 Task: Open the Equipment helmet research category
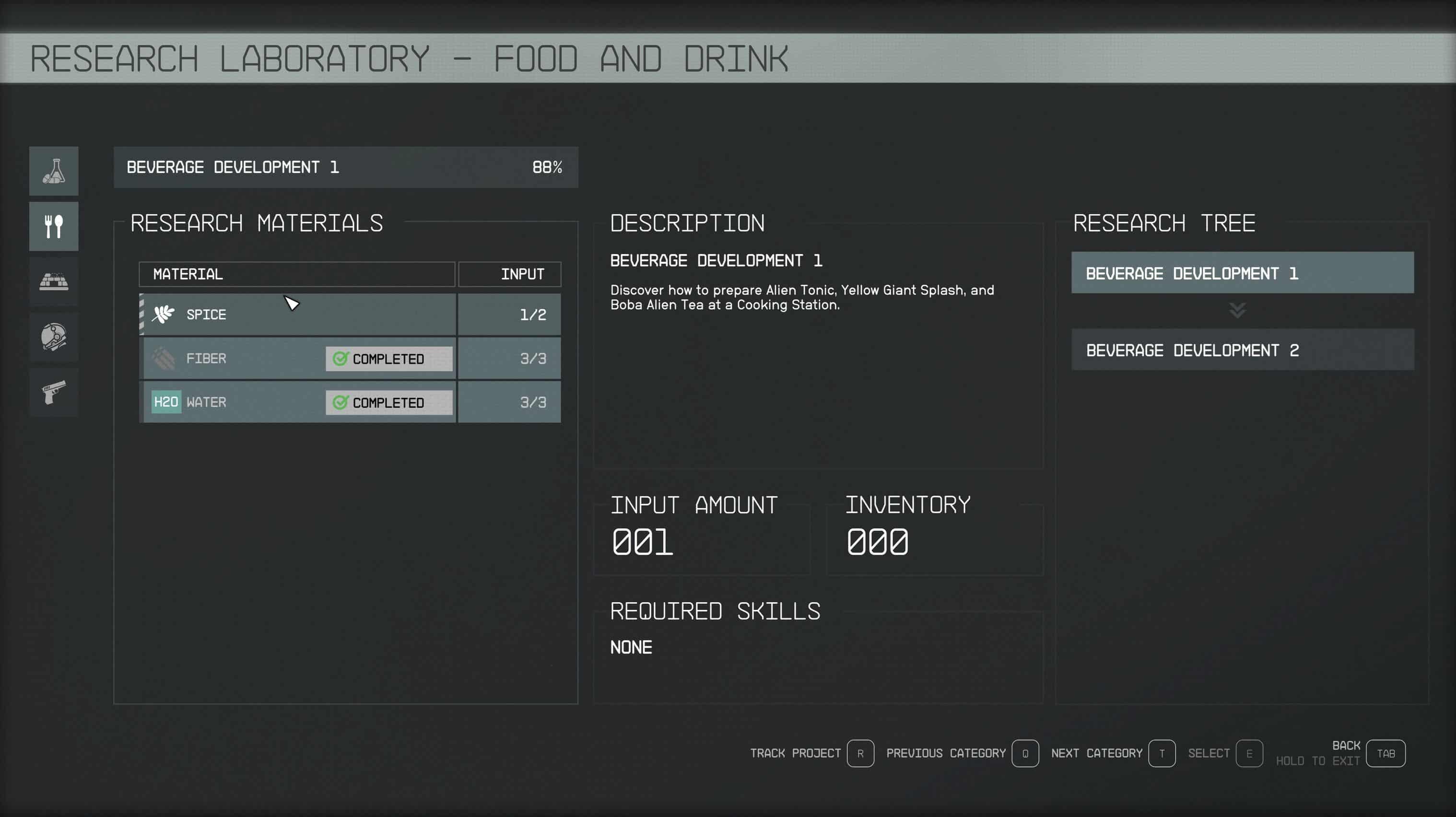pyautogui.click(x=54, y=337)
